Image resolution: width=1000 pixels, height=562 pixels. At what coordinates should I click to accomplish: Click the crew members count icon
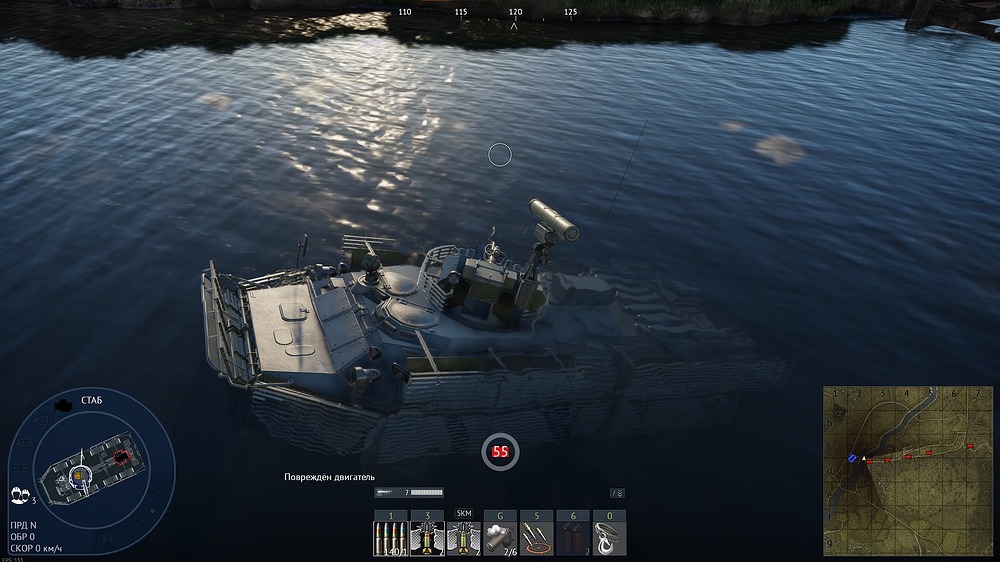coord(18,494)
